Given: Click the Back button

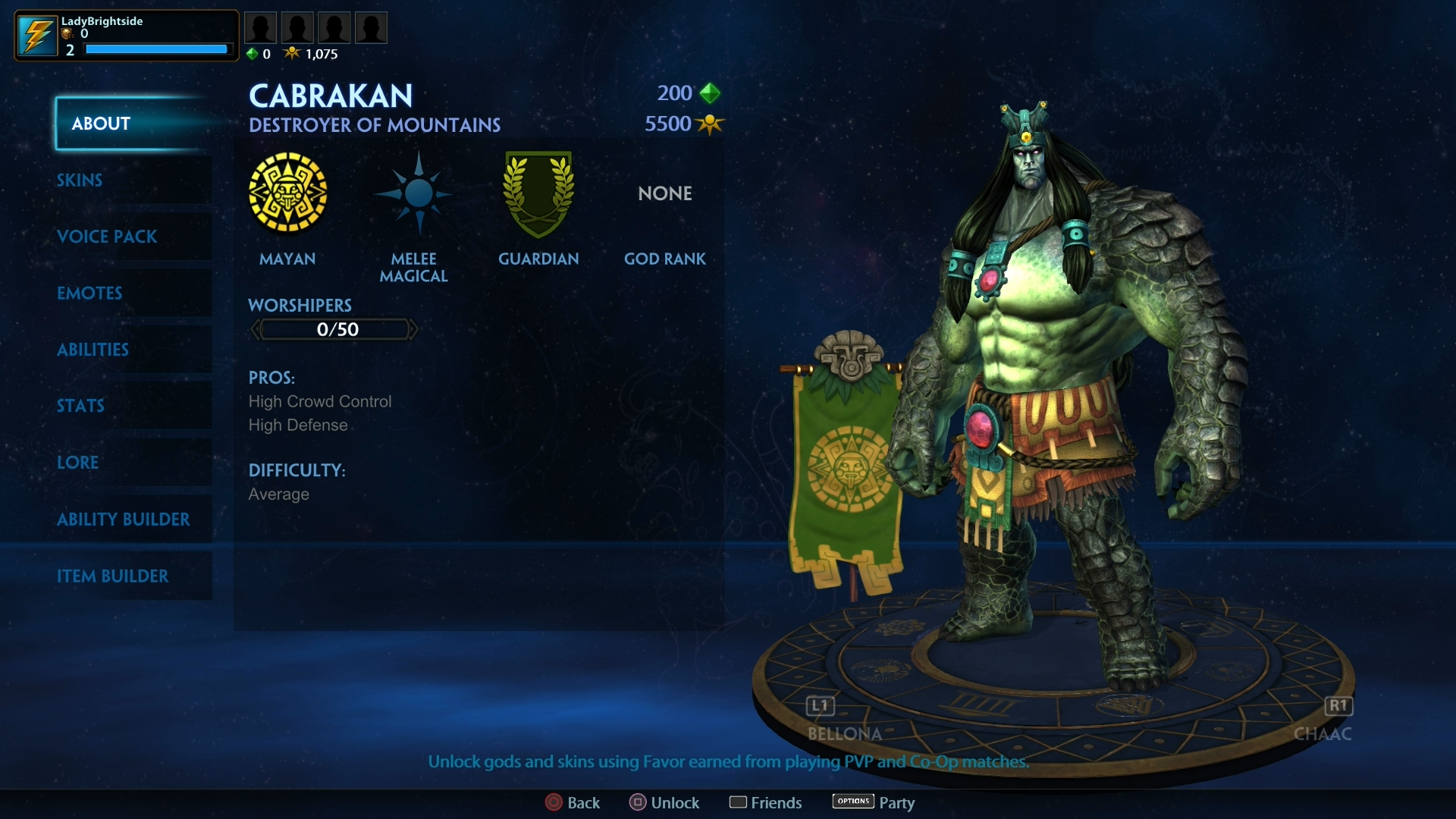Looking at the screenshot, I should (x=573, y=802).
